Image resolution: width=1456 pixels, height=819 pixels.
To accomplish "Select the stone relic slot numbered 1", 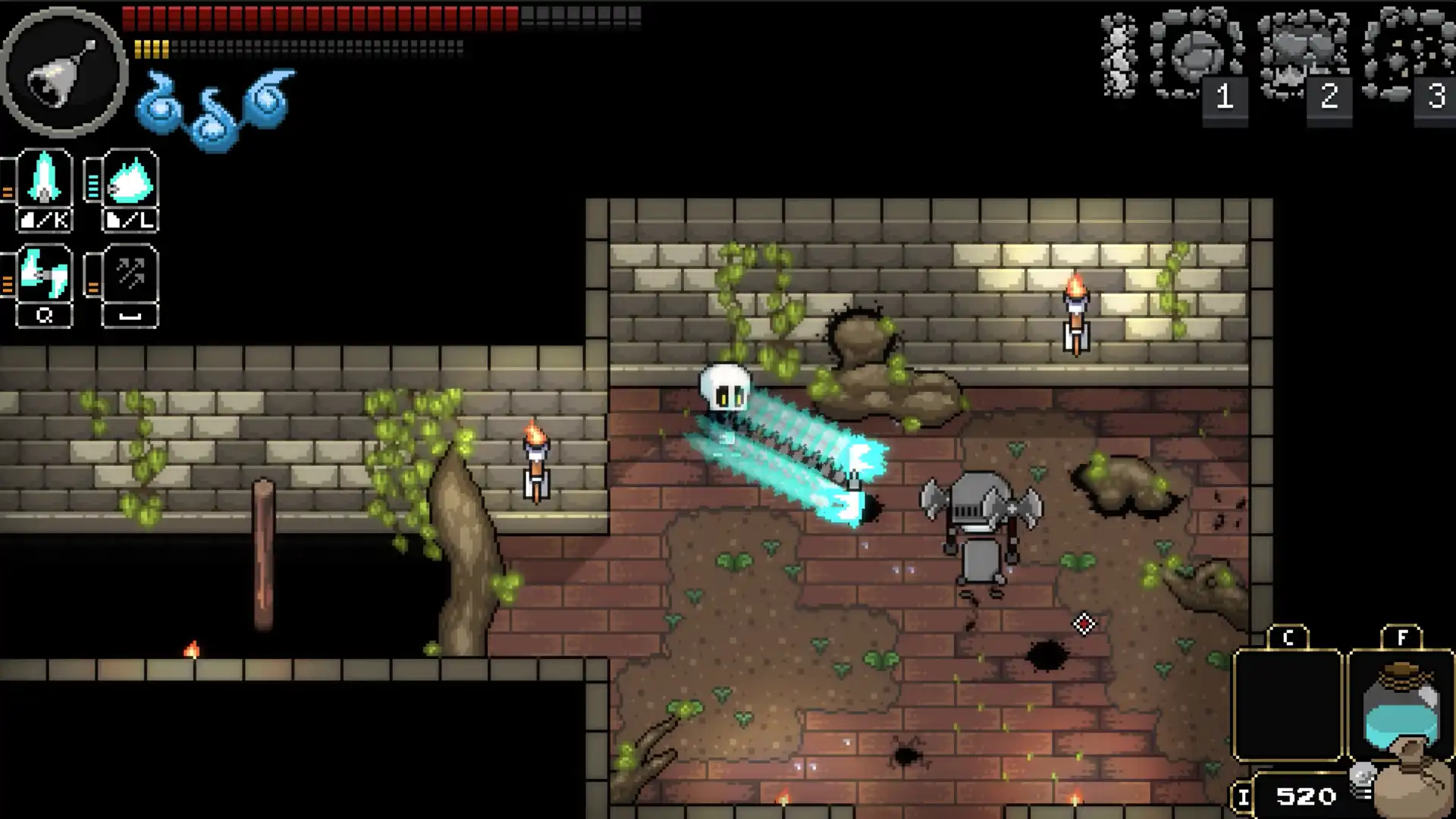I will [1197, 55].
